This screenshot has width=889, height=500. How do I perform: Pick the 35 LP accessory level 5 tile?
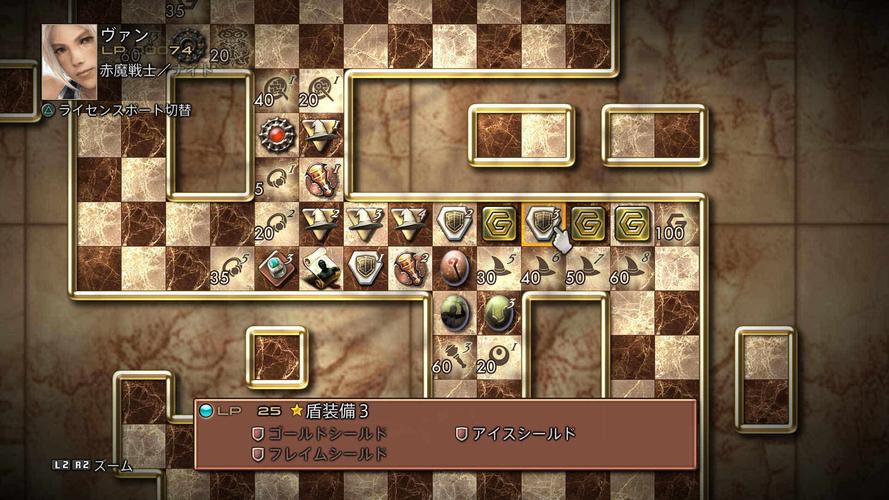point(232,268)
